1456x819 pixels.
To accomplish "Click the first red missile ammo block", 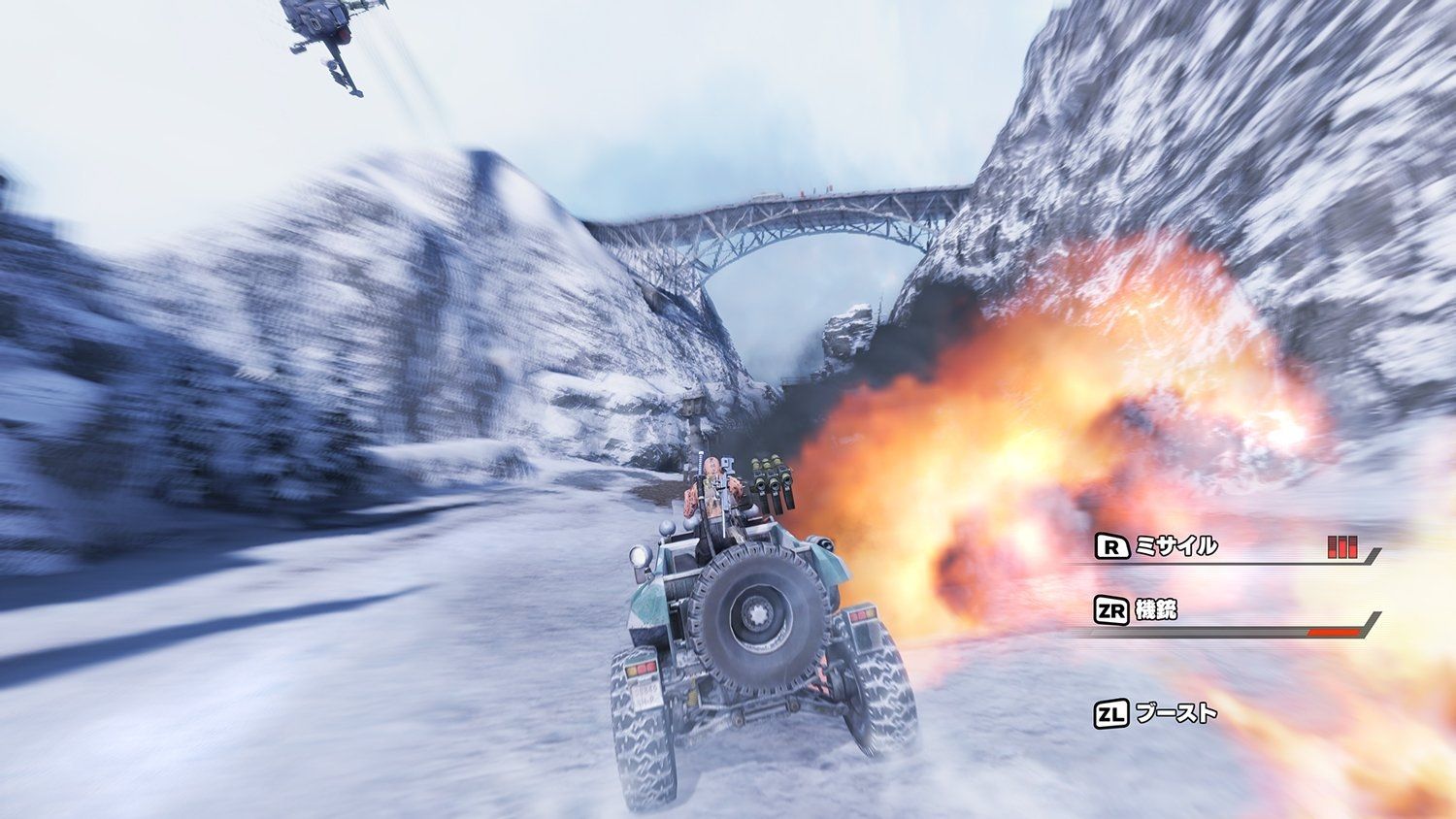I will [1333, 546].
